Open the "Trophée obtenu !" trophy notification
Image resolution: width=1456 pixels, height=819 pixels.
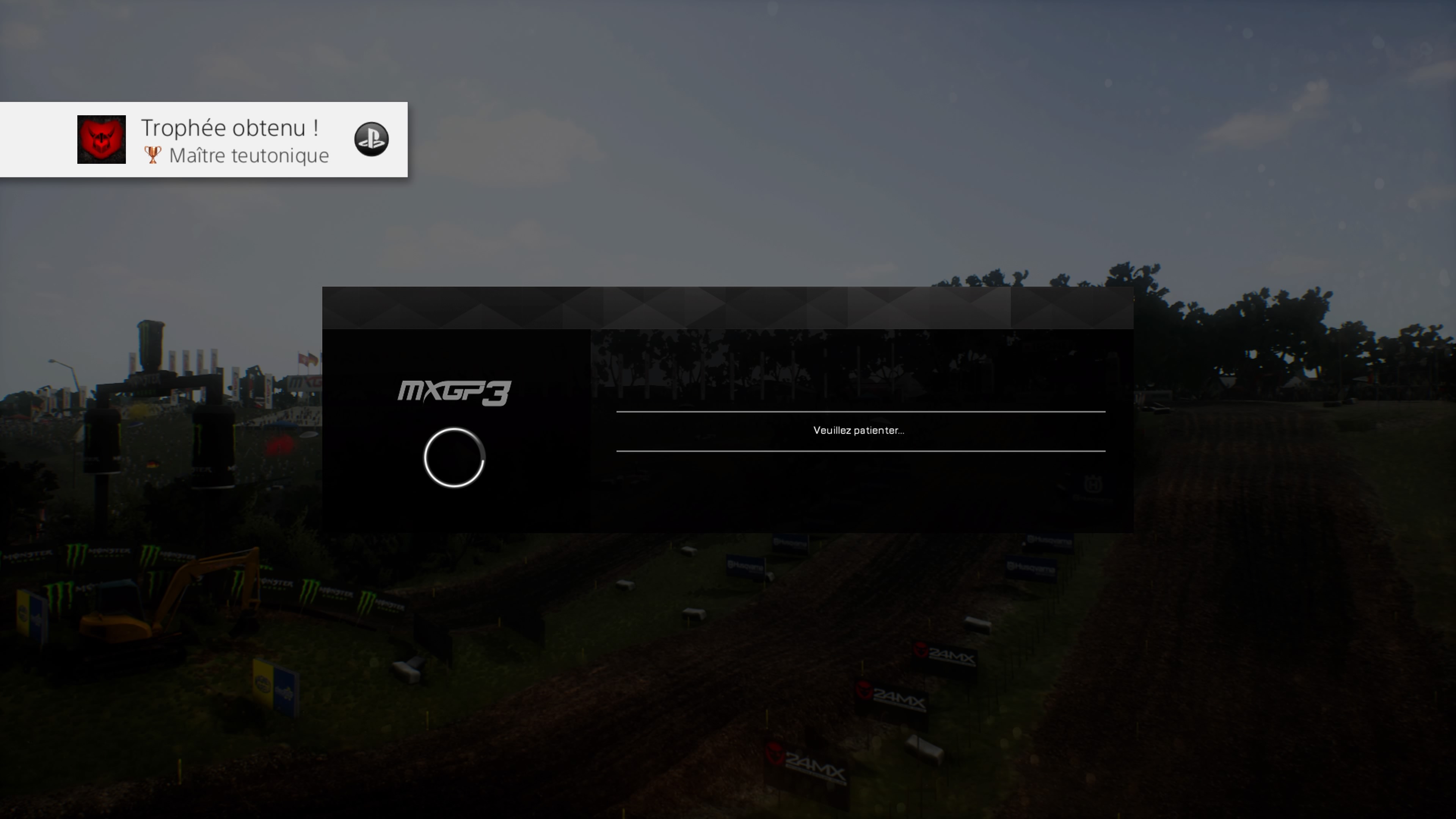(229, 128)
